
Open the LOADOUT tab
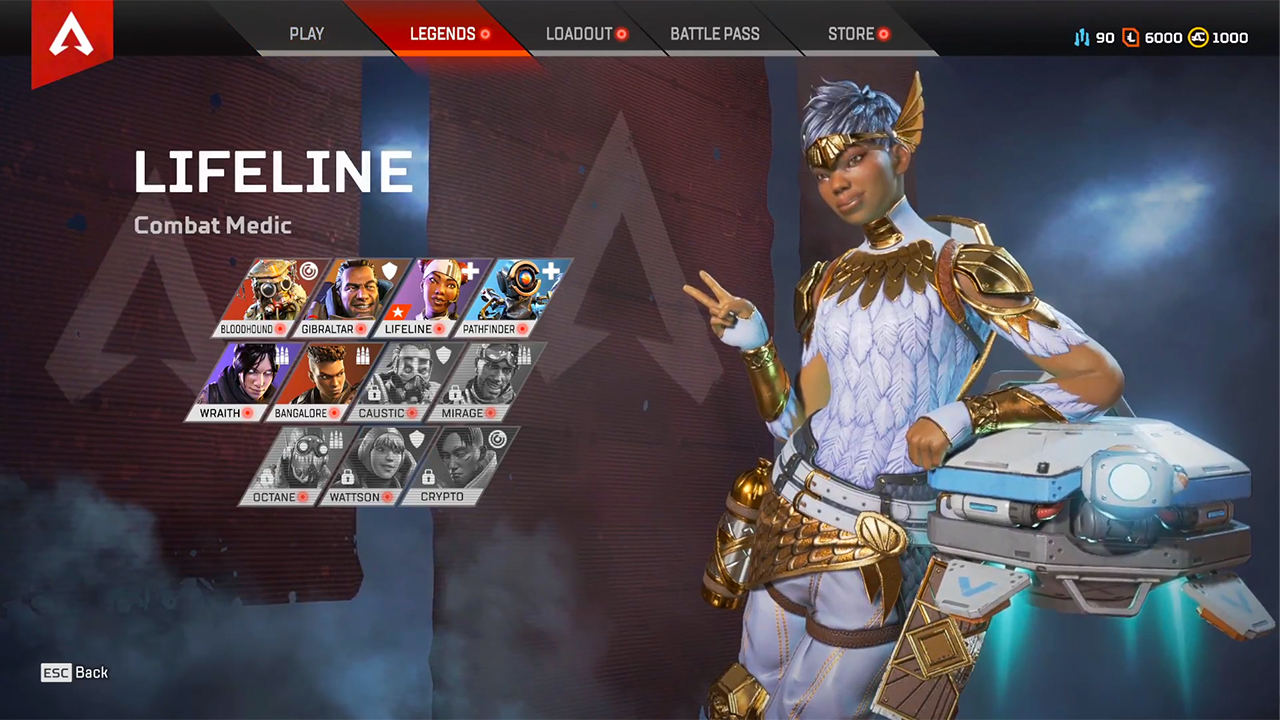point(580,33)
